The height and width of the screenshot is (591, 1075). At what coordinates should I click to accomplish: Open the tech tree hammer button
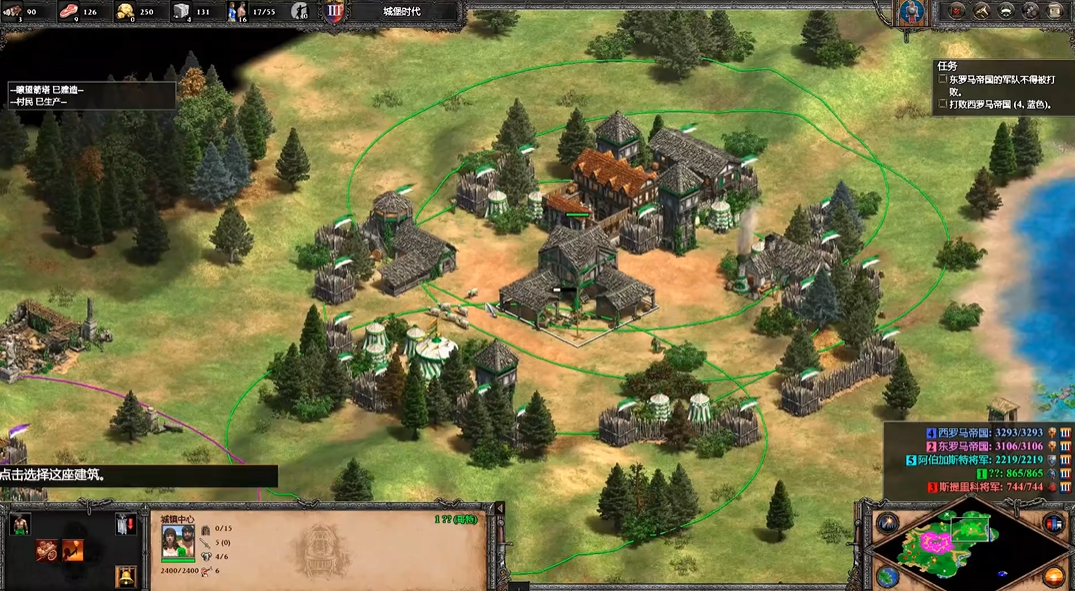(x=982, y=11)
